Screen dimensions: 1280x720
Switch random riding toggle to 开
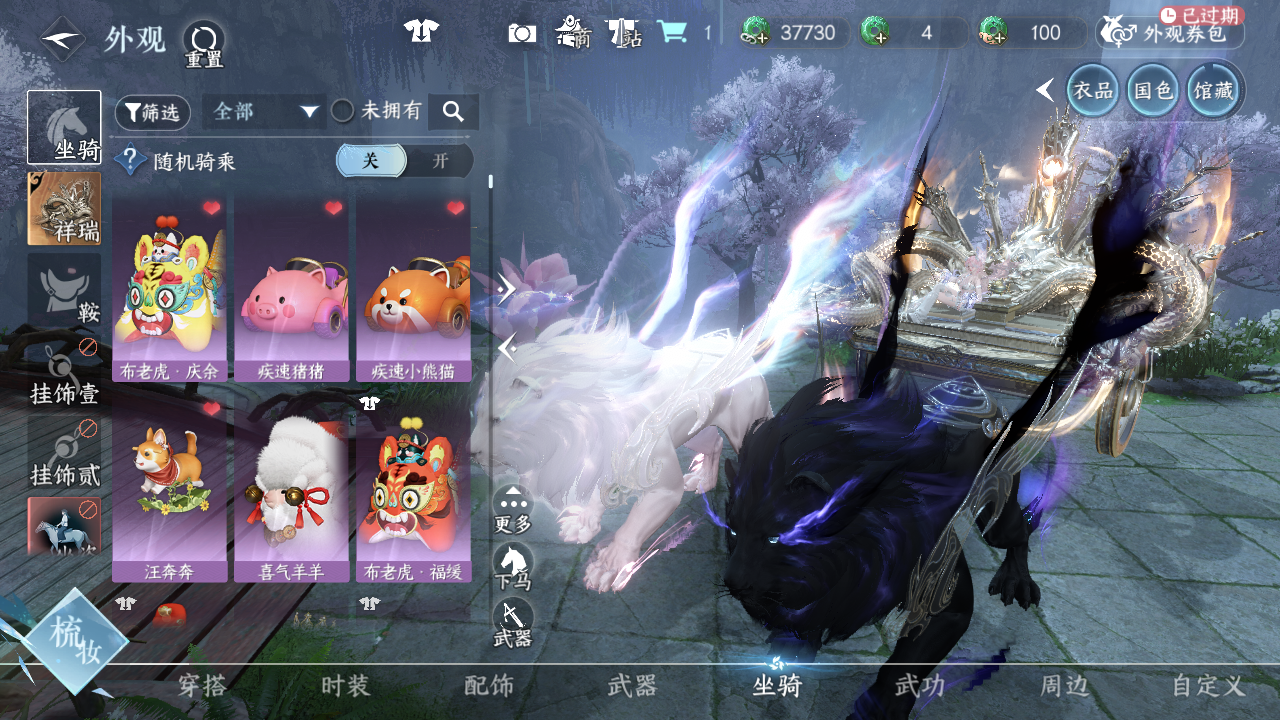click(x=440, y=161)
